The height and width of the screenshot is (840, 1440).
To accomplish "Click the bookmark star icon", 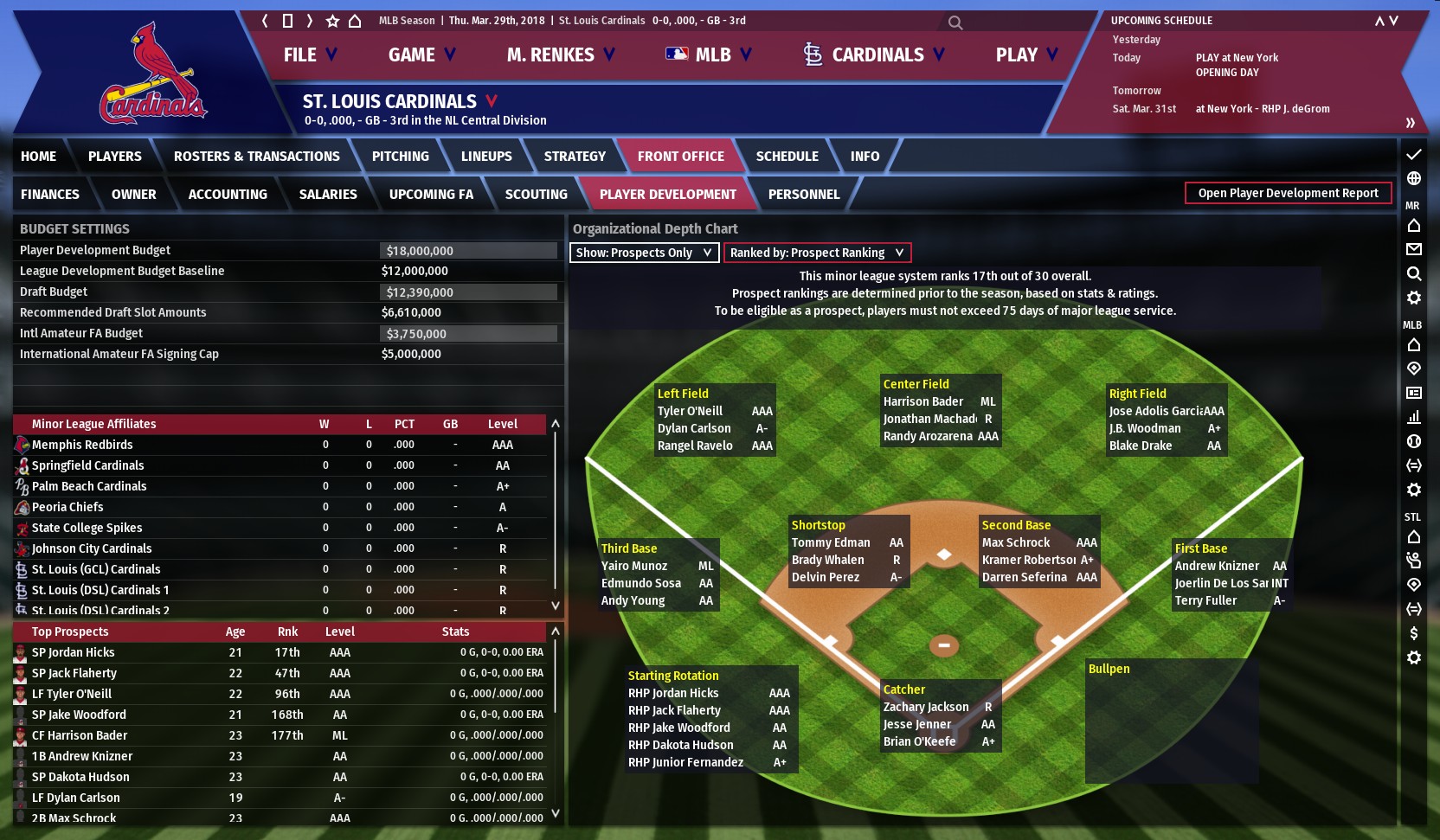I will click(332, 21).
